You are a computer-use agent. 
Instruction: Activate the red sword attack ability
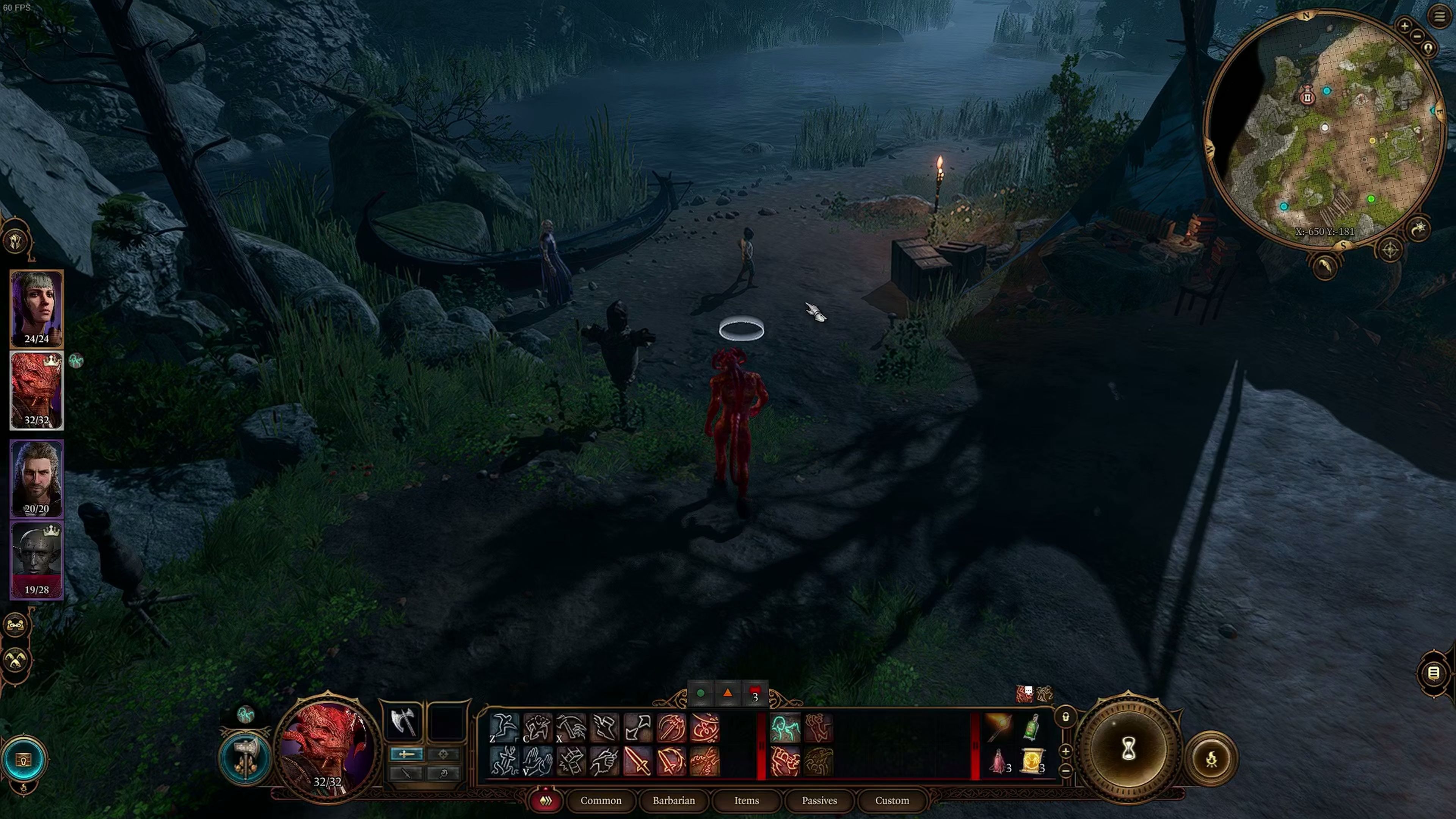[x=637, y=761]
